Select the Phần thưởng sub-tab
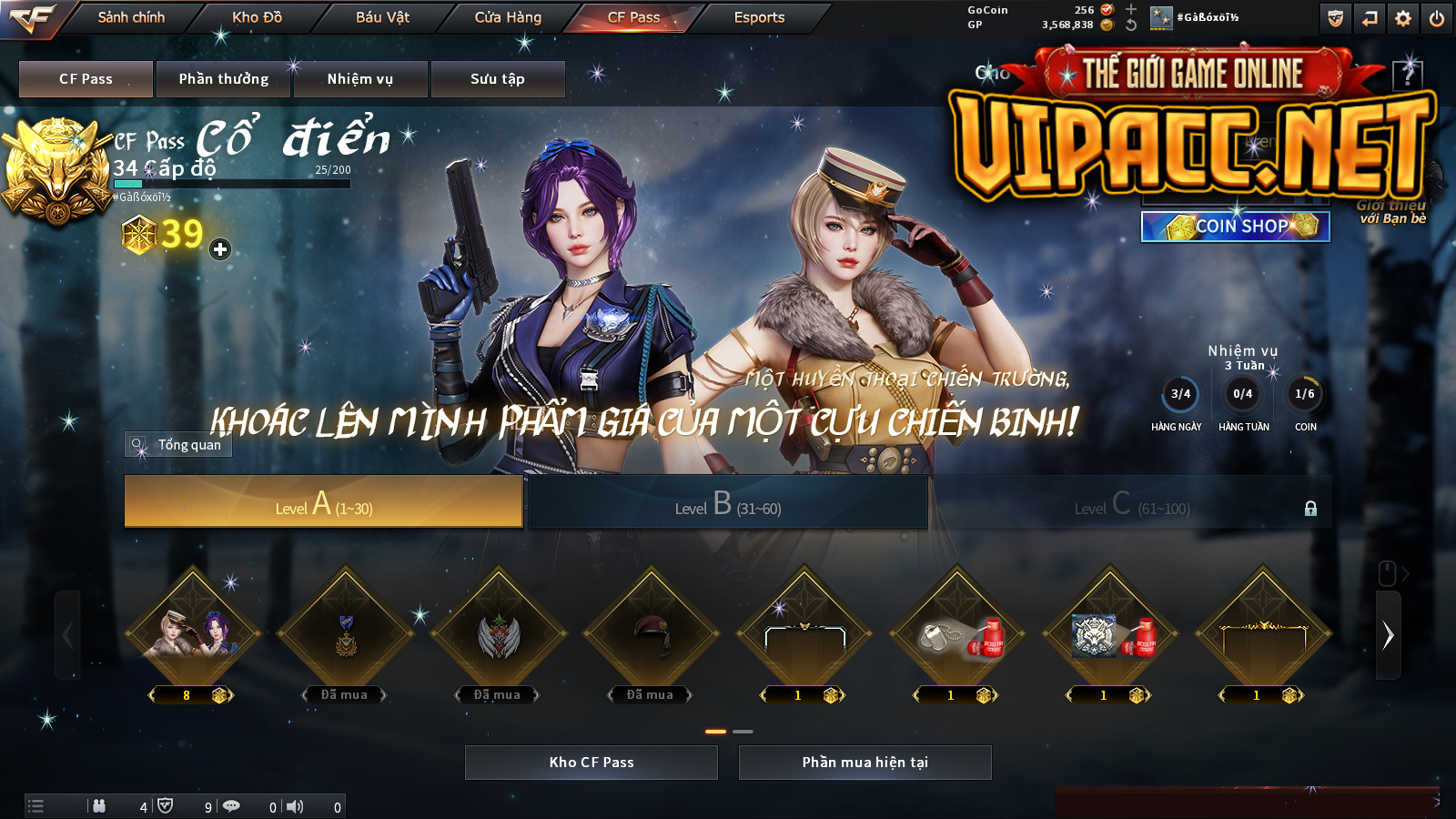 pos(224,79)
